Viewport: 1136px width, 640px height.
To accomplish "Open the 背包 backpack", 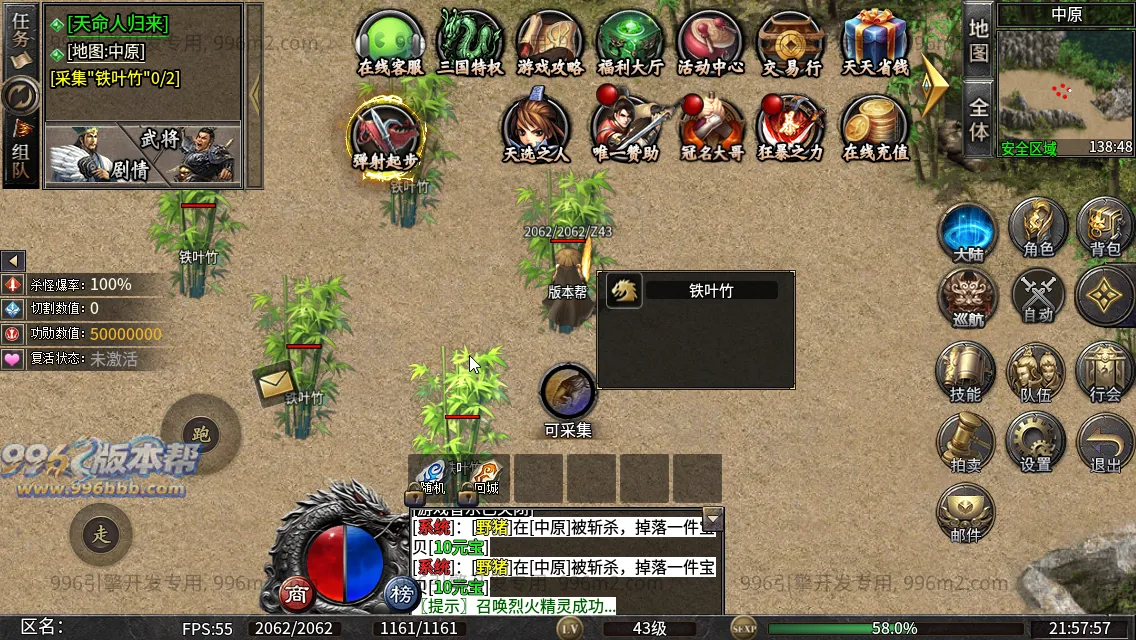I will [x=1105, y=226].
